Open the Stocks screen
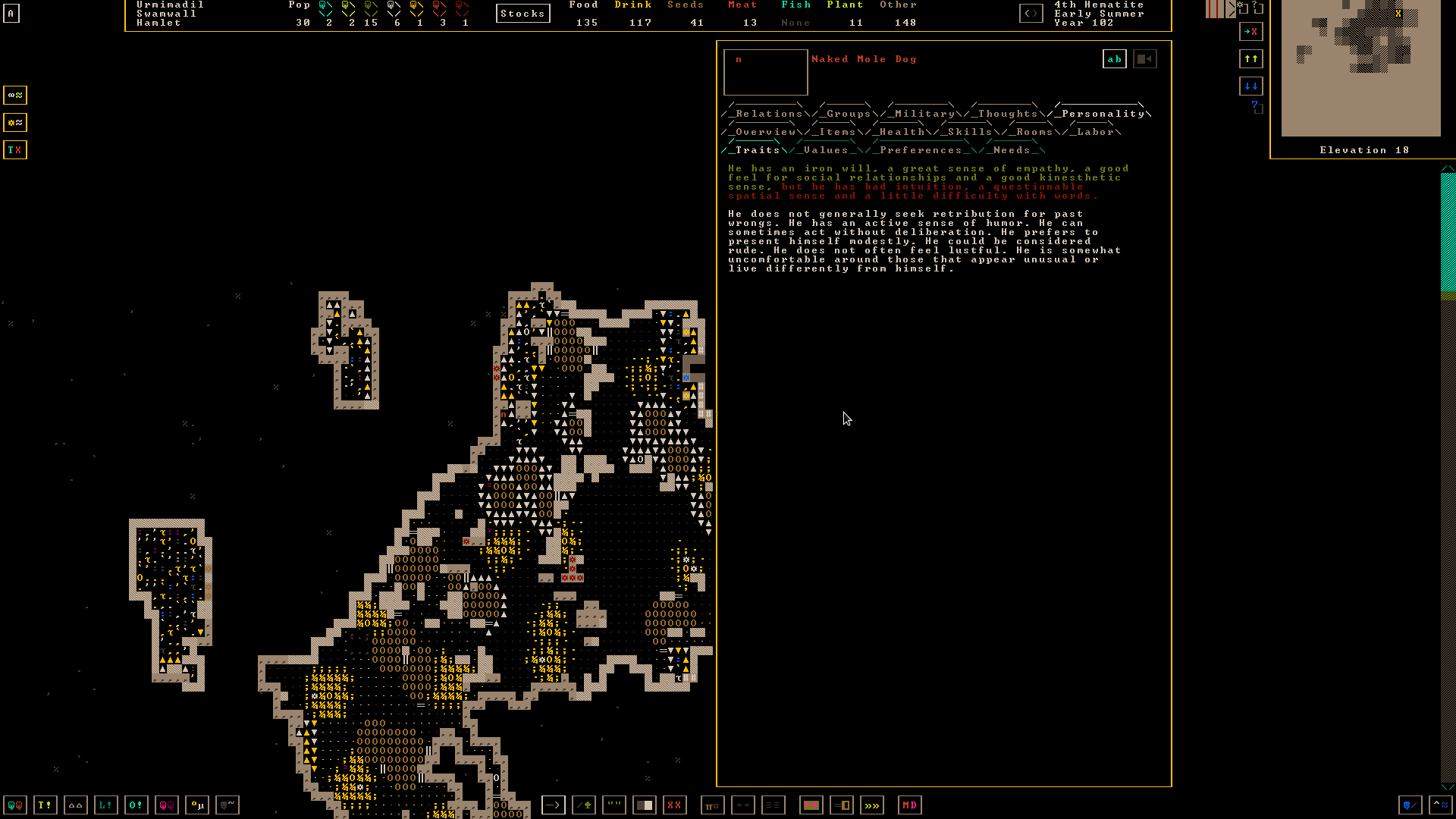1456x819 pixels. pos(522,14)
